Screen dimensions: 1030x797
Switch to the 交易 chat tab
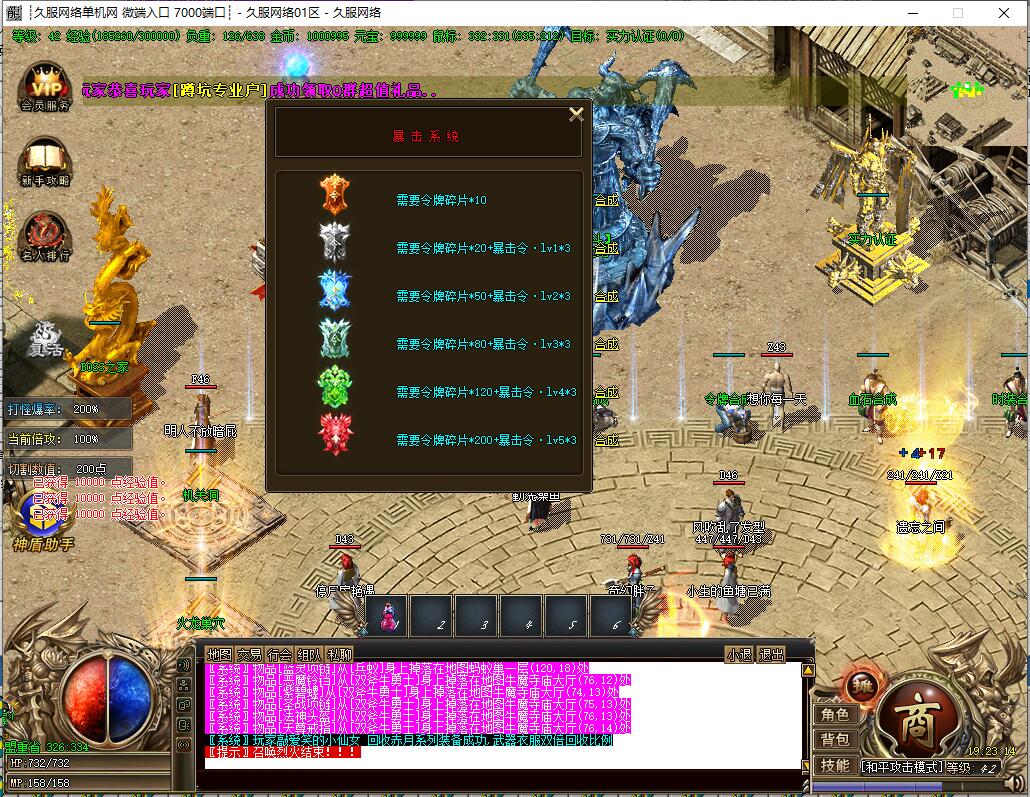pyautogui.click(x=249, y=655)
